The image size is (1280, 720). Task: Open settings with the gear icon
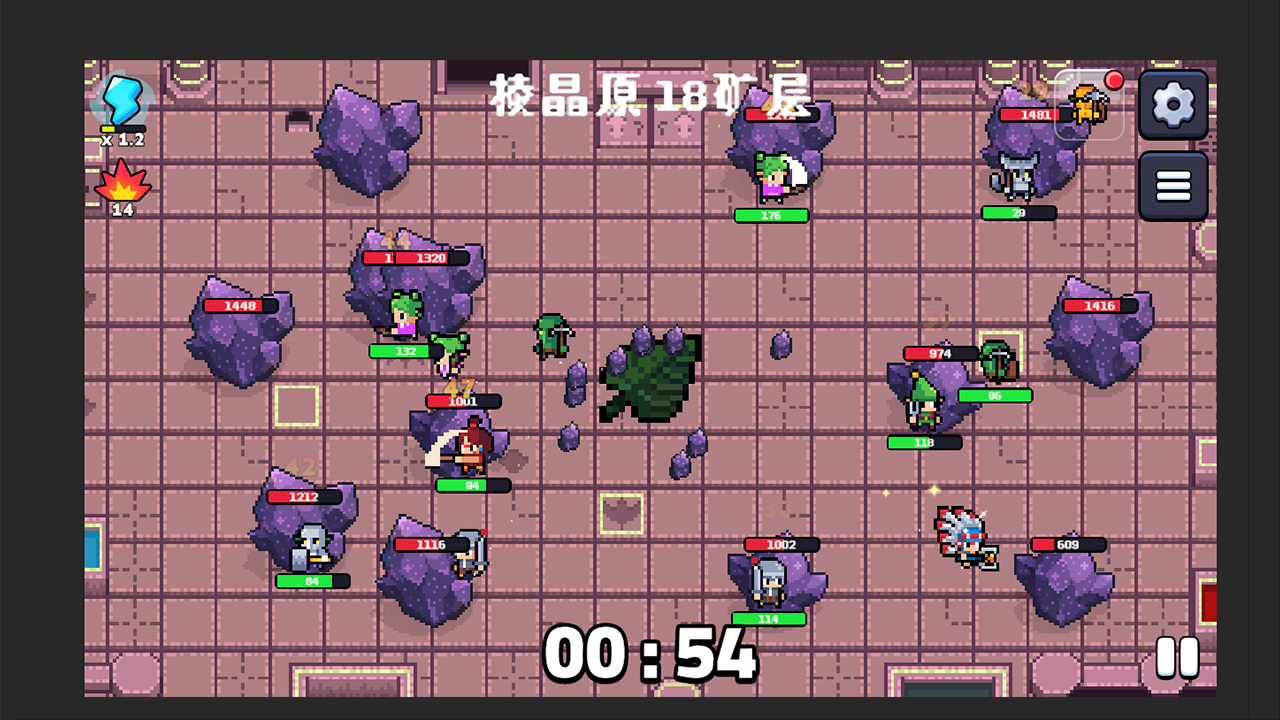pyautogui.click(x=1174, y=104)
